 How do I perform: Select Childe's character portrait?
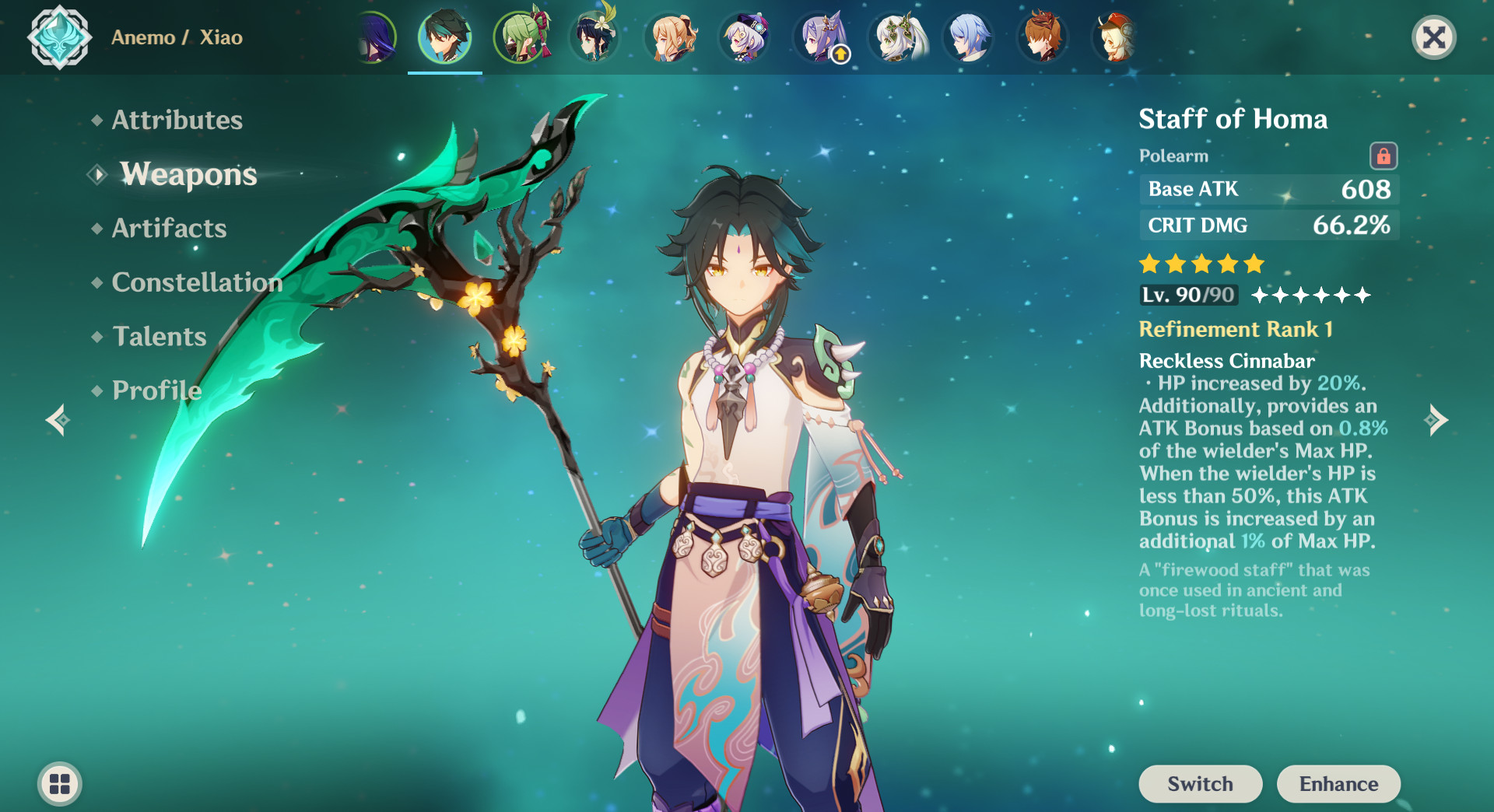tap(1043, 37)
